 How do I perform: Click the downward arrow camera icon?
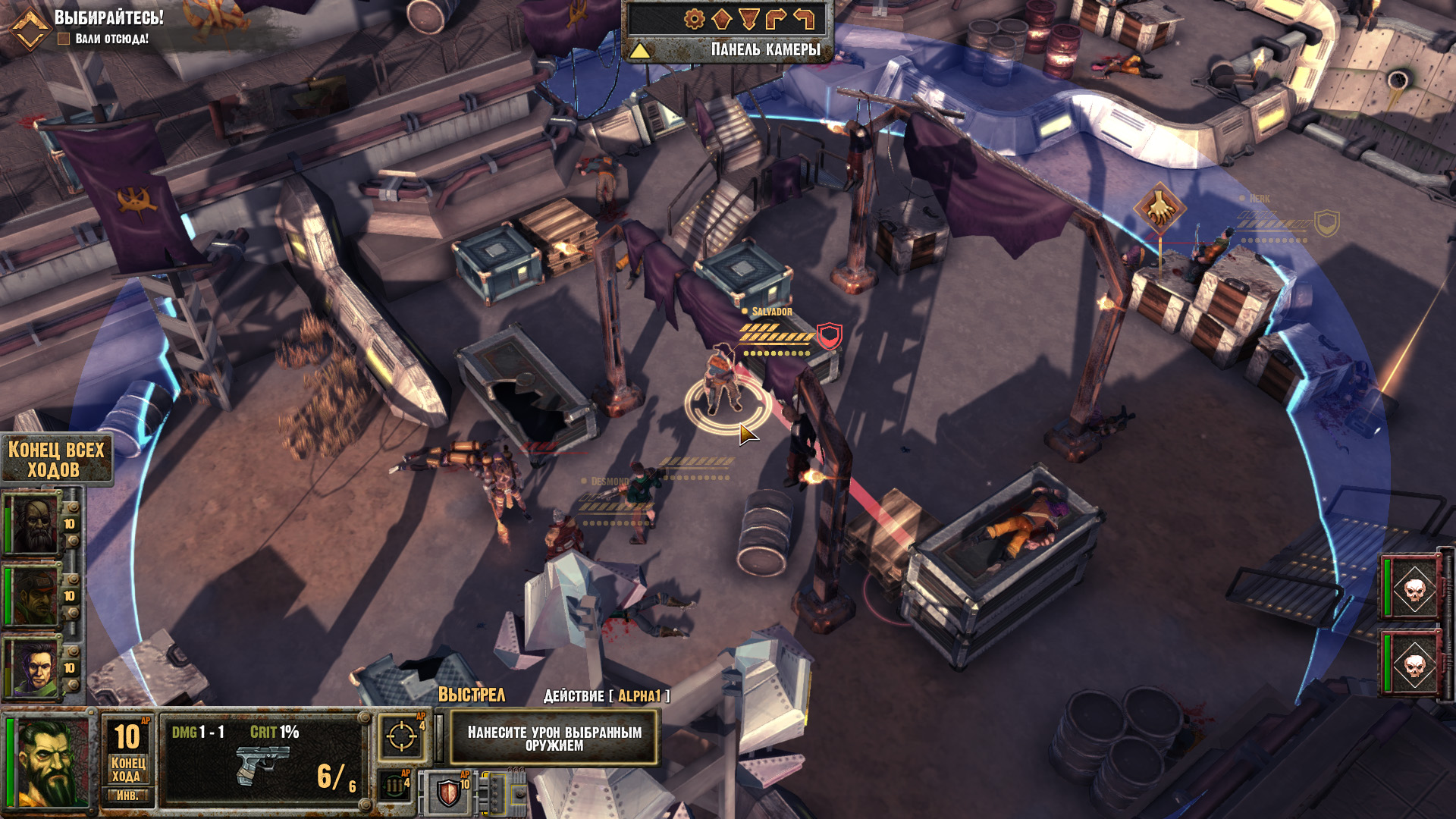(748, 19)
